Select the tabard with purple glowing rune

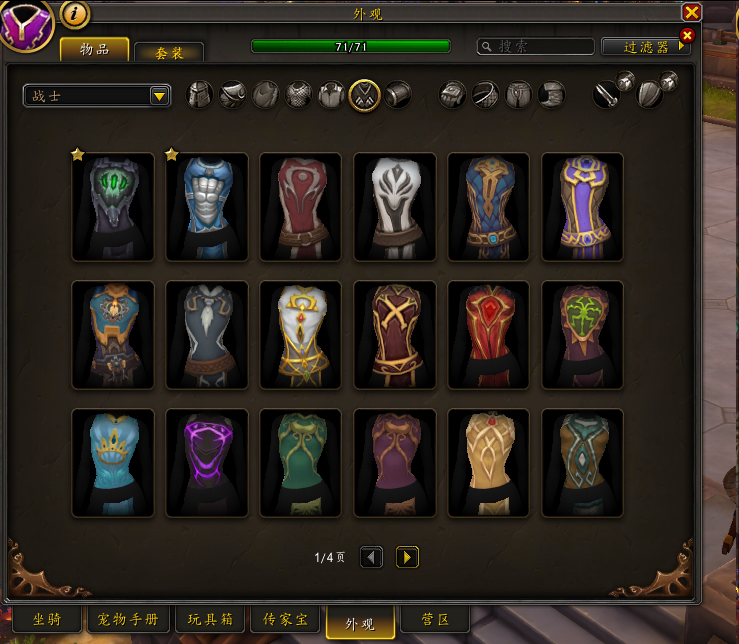[x=207, y=463]
